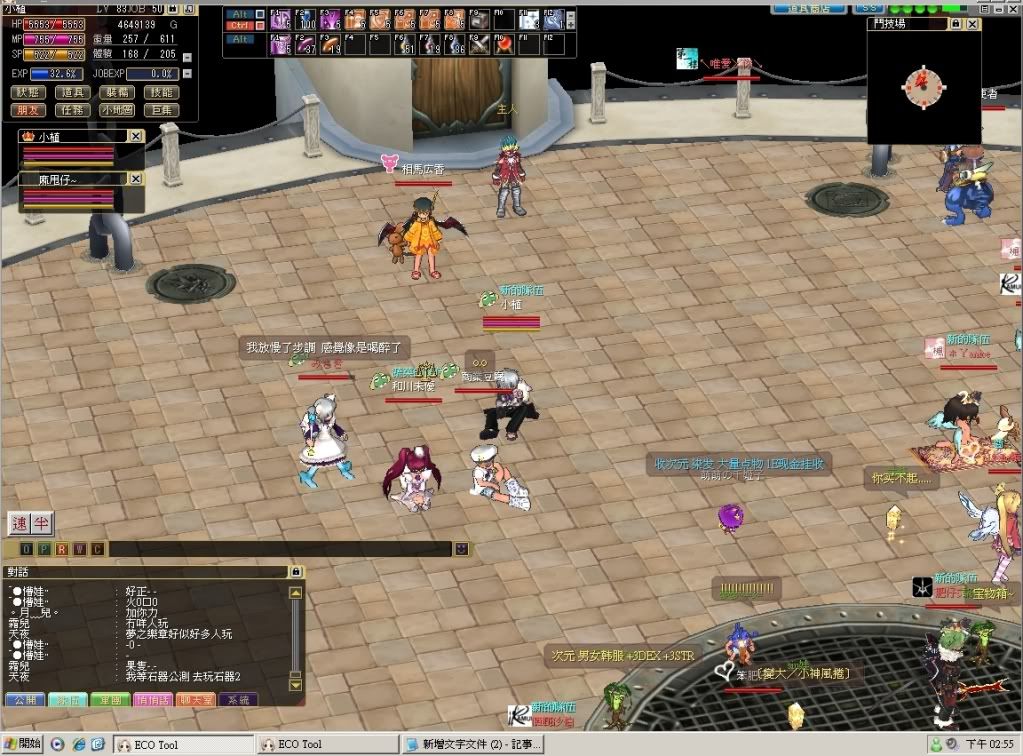Switch chat to the 悄悄話 whisper tab
The width and height of the screenshot is (1023, 756).
pos(152,699)
